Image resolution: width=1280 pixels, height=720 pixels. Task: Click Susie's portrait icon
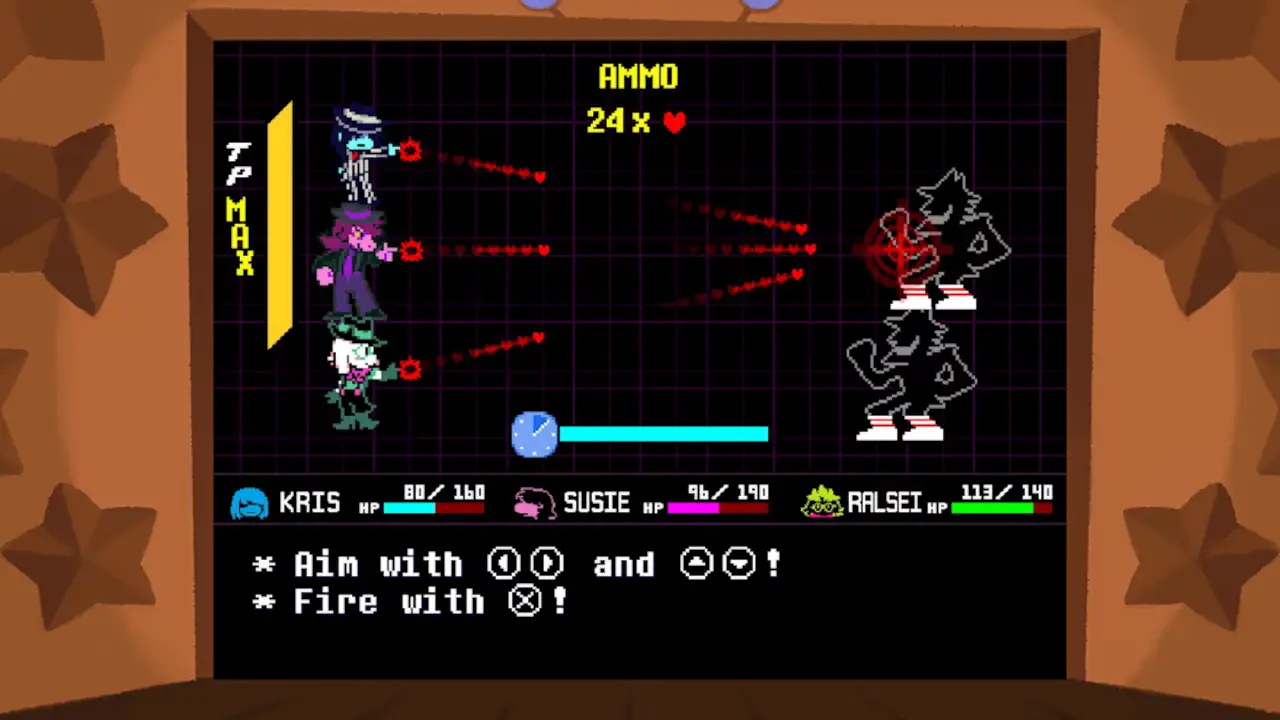pyautogui.click(x=533, y=503)
